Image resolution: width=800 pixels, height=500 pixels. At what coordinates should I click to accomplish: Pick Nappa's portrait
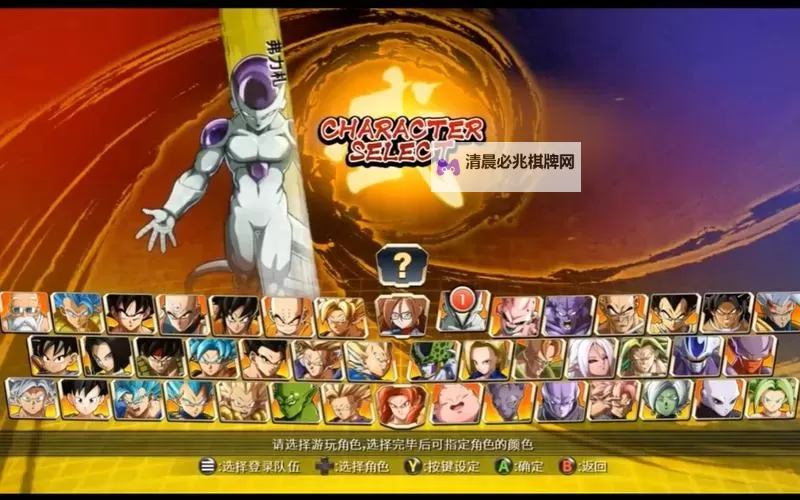[x=620, y=314]
